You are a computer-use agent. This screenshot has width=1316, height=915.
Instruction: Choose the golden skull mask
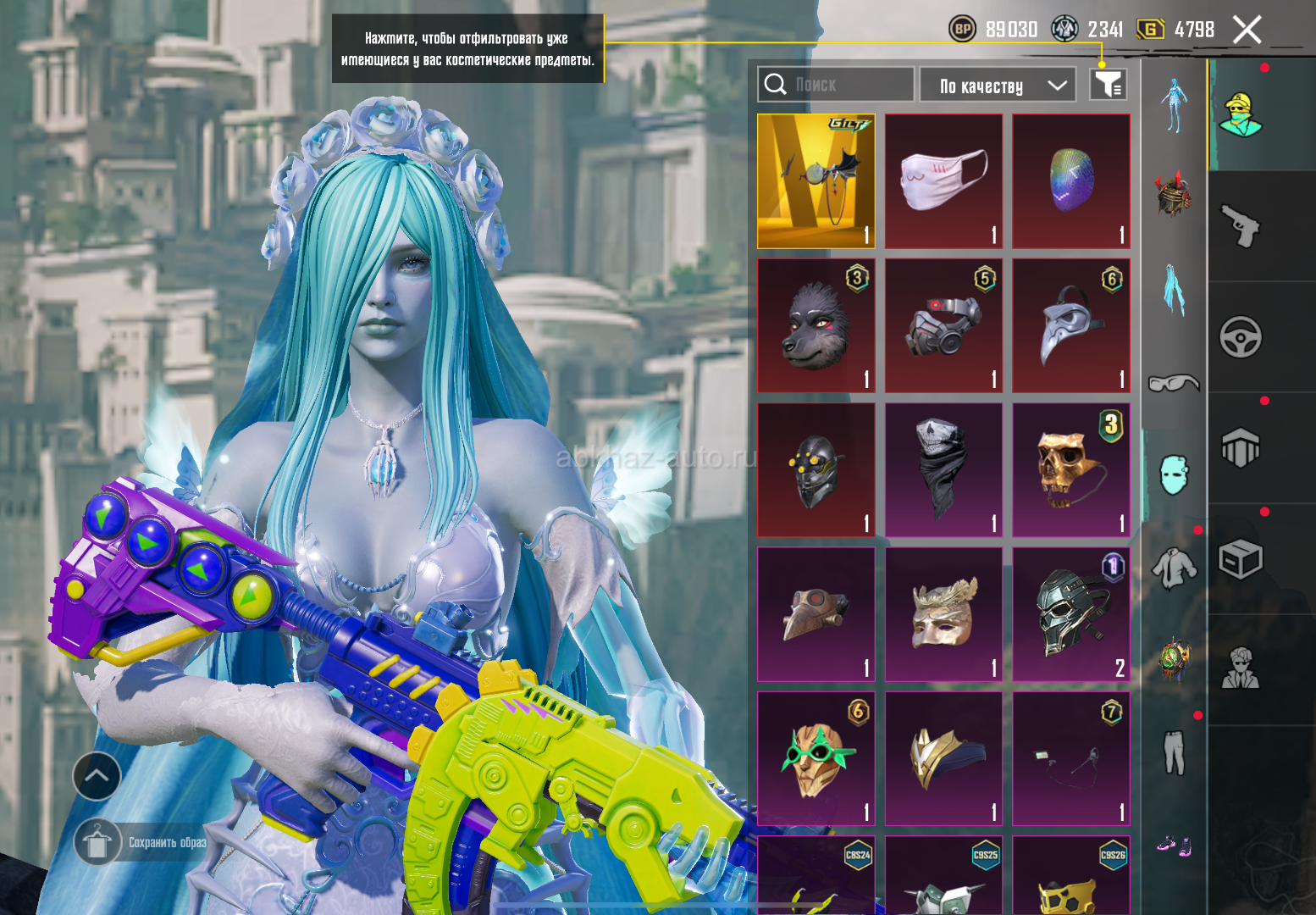pos(1071,470)
